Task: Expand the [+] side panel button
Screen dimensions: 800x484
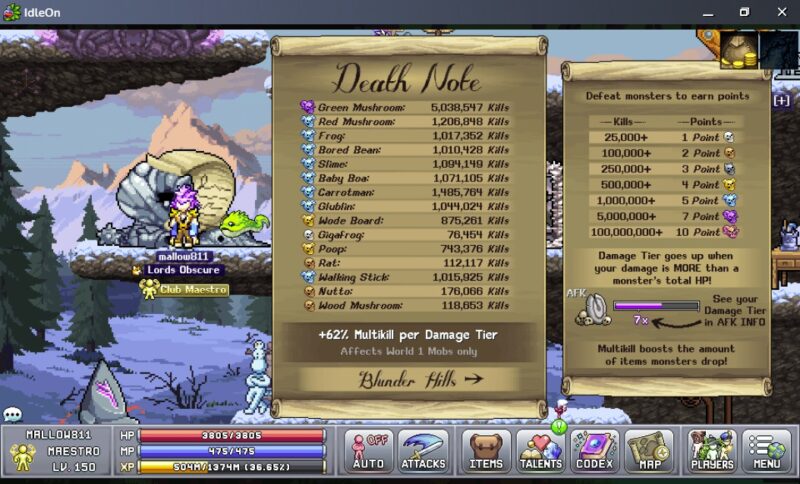Action: tap(781, 100)
